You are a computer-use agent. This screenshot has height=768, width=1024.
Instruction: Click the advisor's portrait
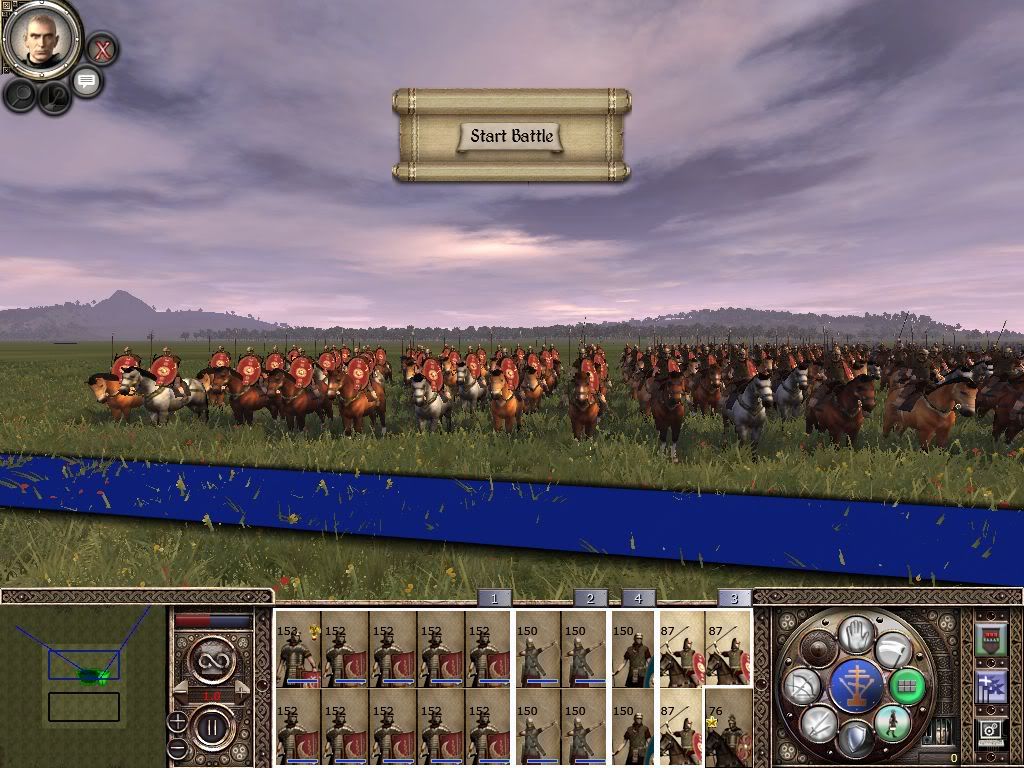[x=42, y=37]
